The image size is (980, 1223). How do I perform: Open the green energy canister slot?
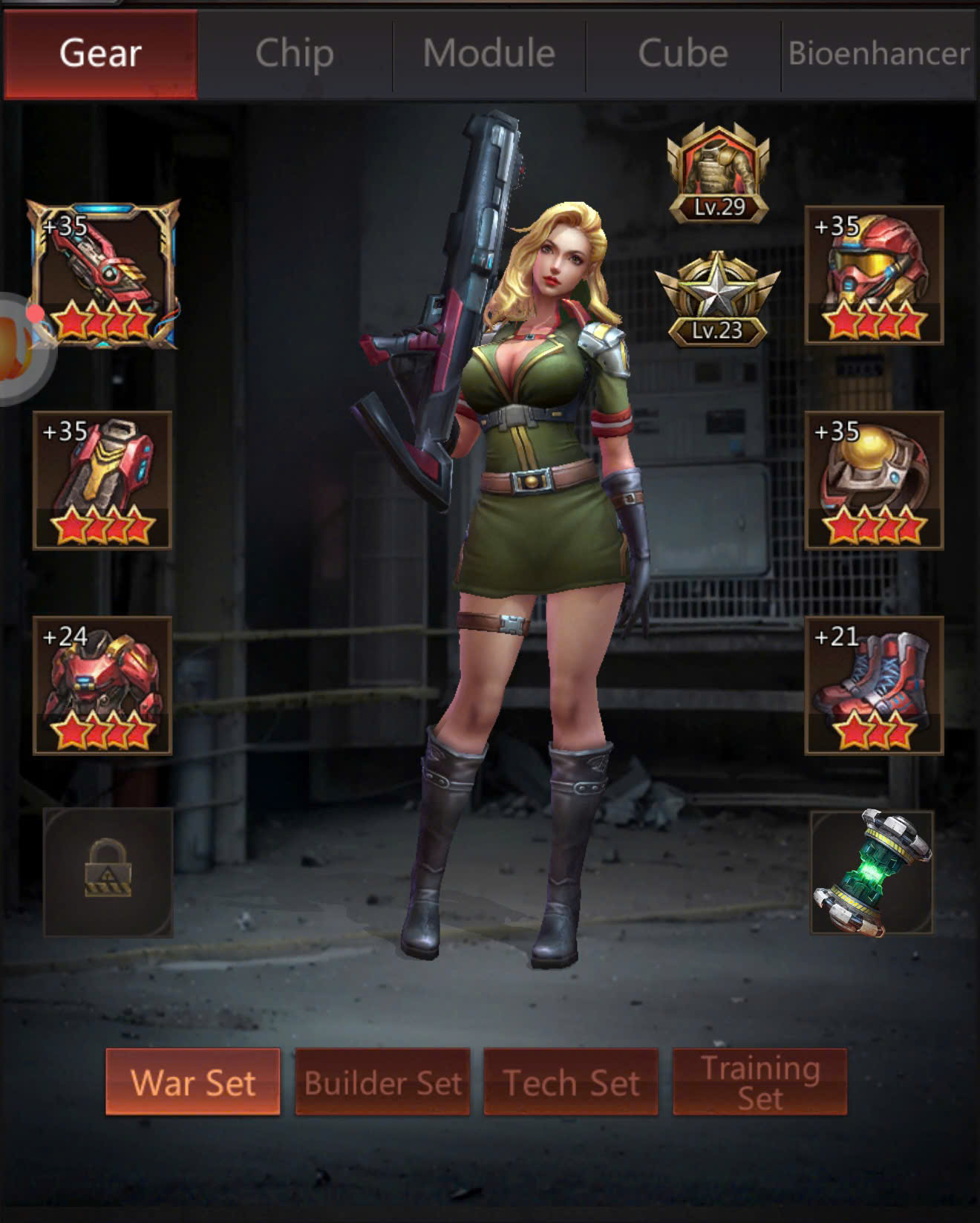872,872
